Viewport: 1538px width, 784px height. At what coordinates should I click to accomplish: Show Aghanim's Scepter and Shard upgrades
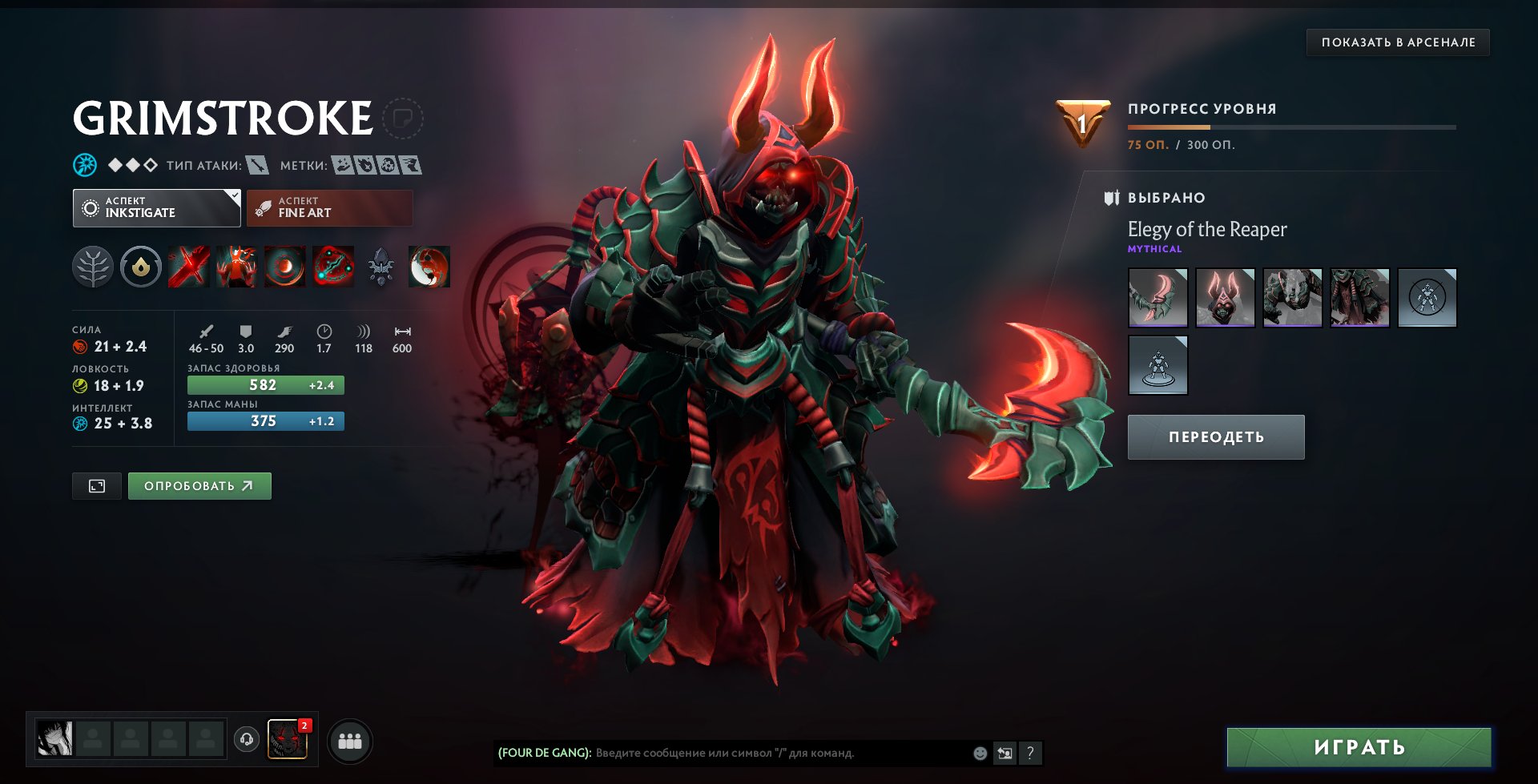[x=381, y=267]
